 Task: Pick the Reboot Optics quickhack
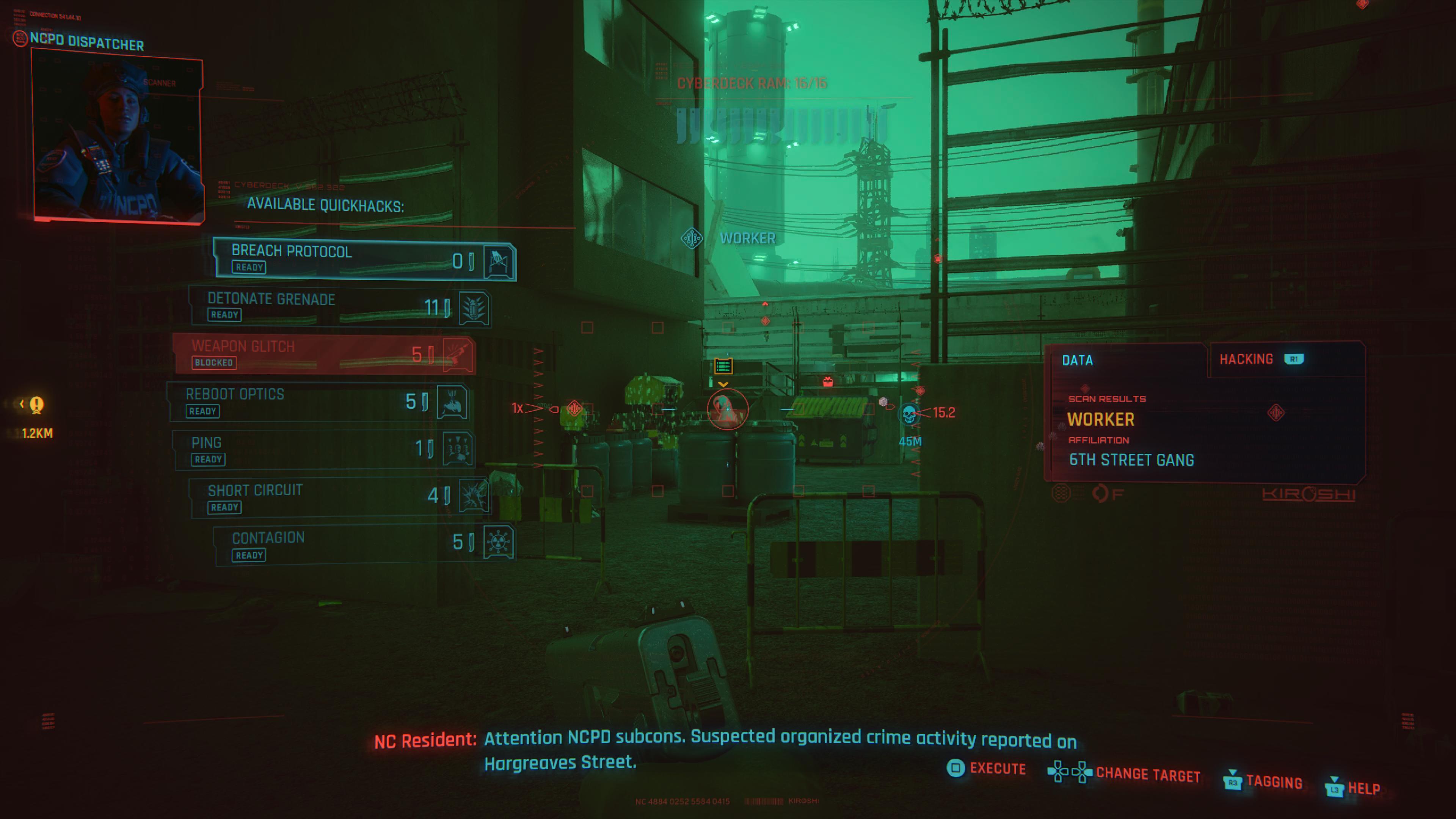point(318,402)
